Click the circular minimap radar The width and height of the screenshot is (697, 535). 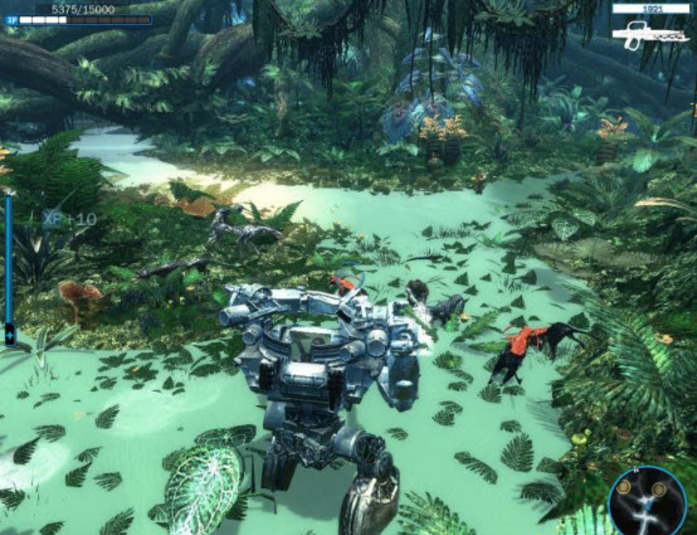coord(646,499)
